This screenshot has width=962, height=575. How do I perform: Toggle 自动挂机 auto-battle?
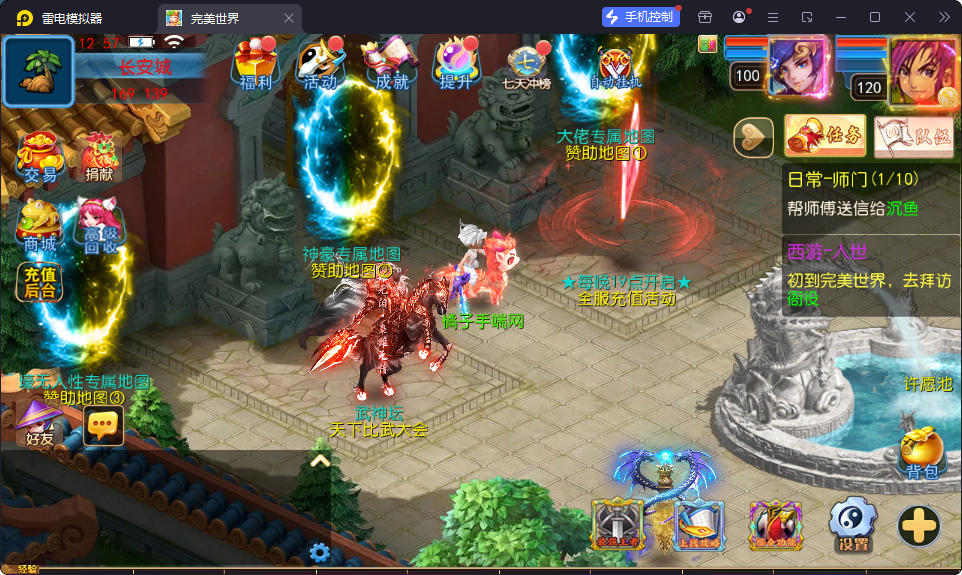[614, 68]
